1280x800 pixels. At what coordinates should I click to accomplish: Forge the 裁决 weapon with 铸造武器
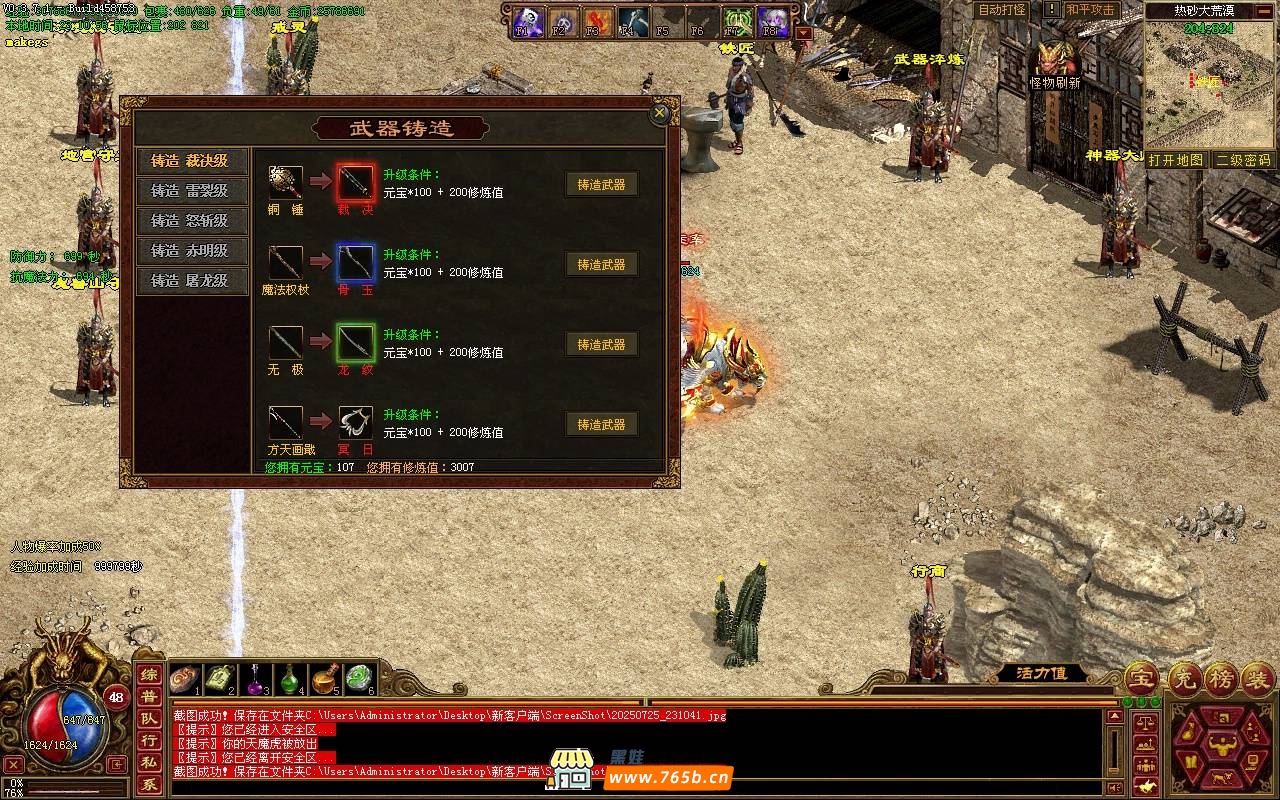coord(601,185)
